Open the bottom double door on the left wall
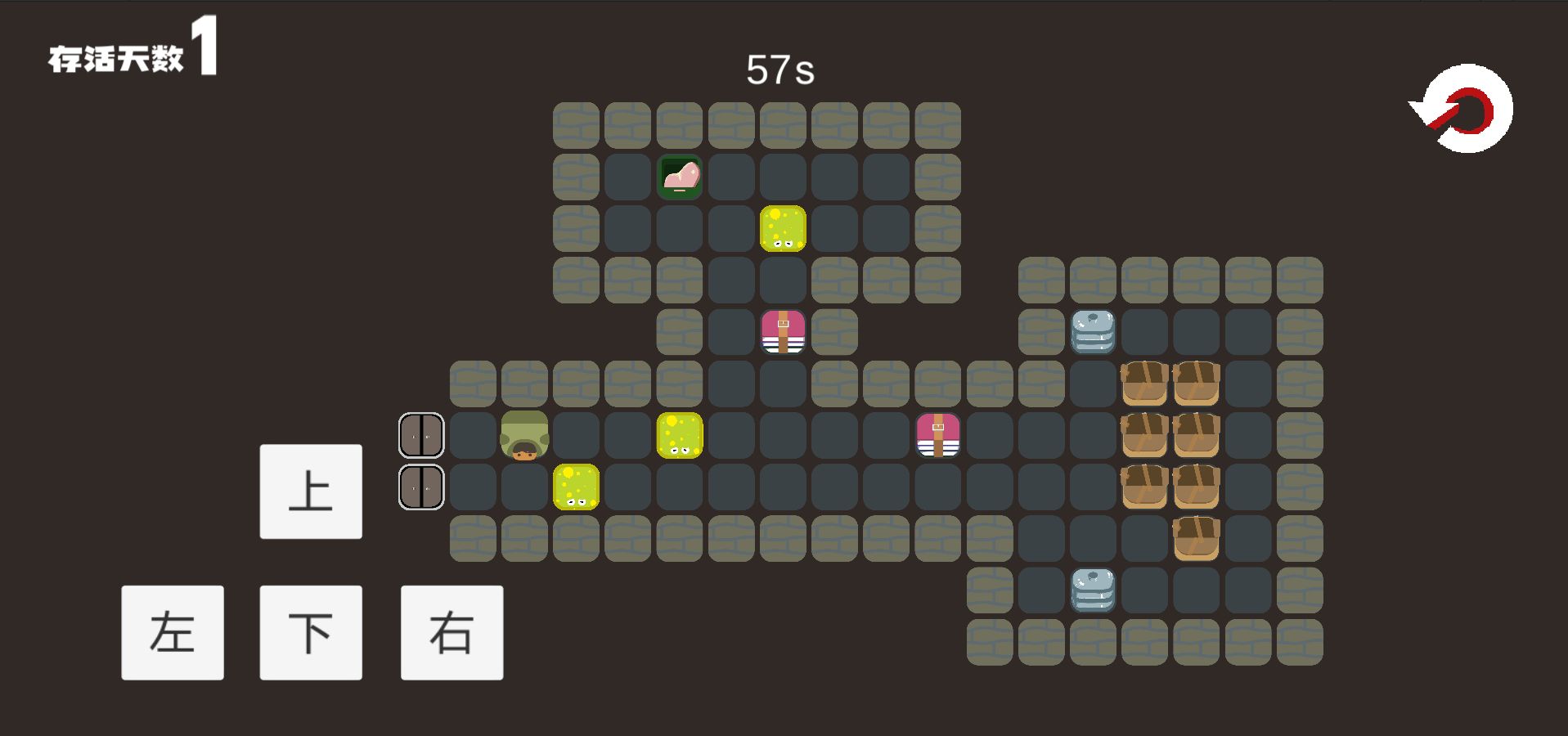1568x736 pixels. [421, 487]
